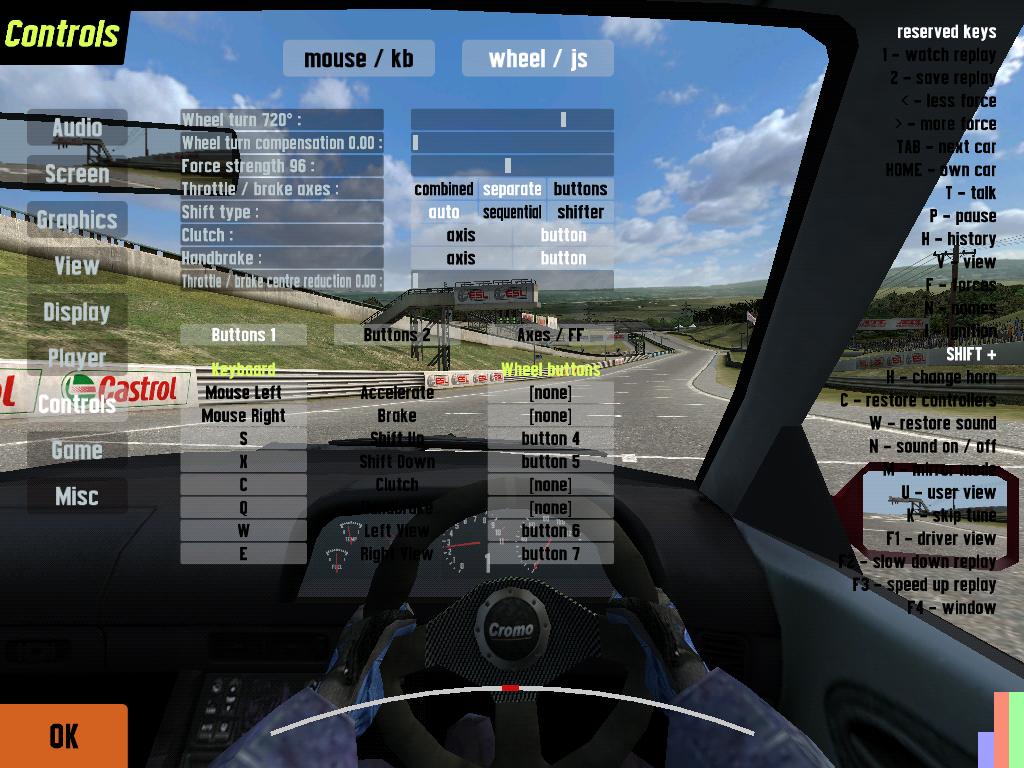
Task: Switch to mouse / kb control mode
Action: point(358,58)
